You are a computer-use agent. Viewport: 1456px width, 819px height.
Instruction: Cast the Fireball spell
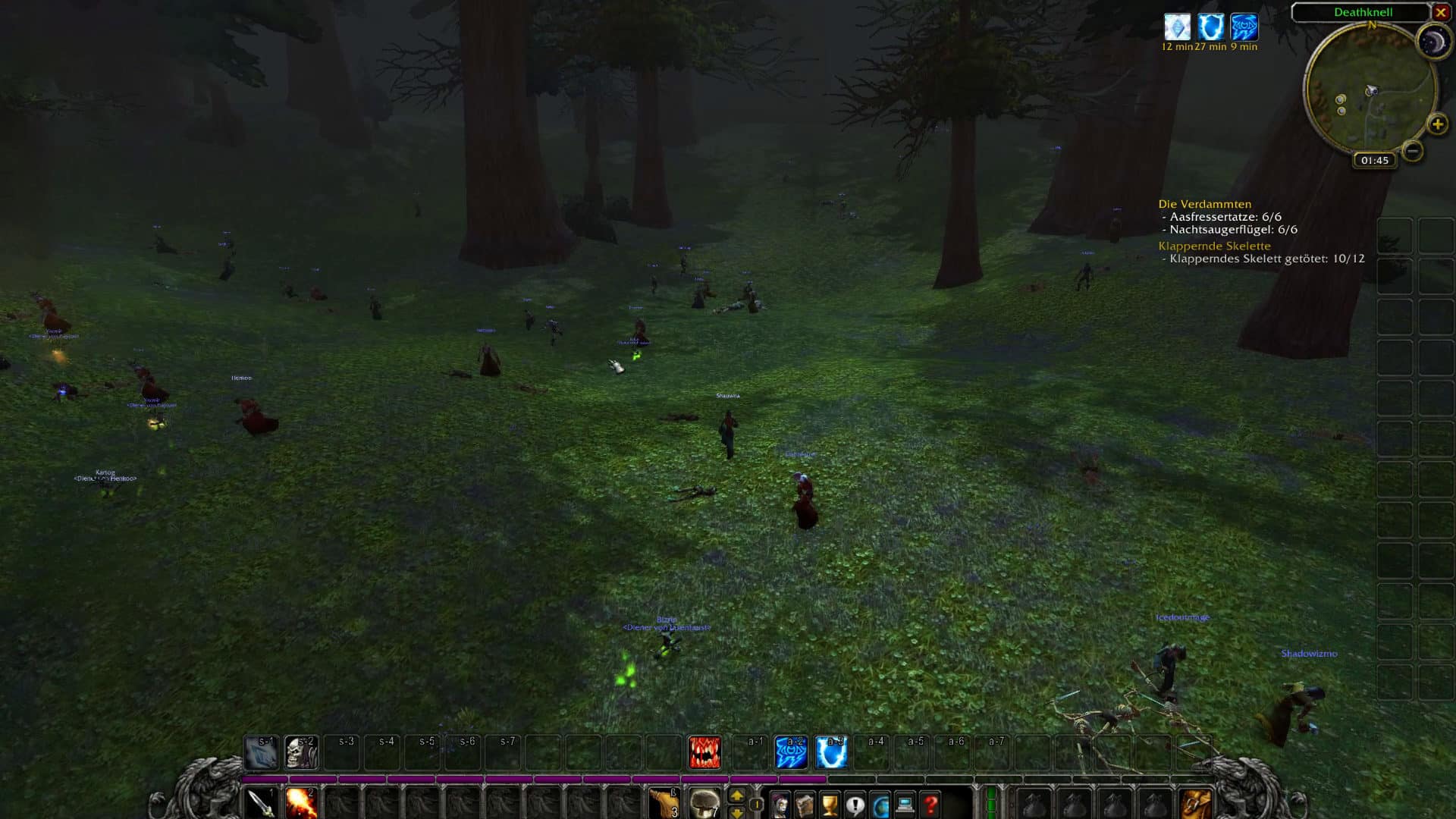[x=301, y=804]
